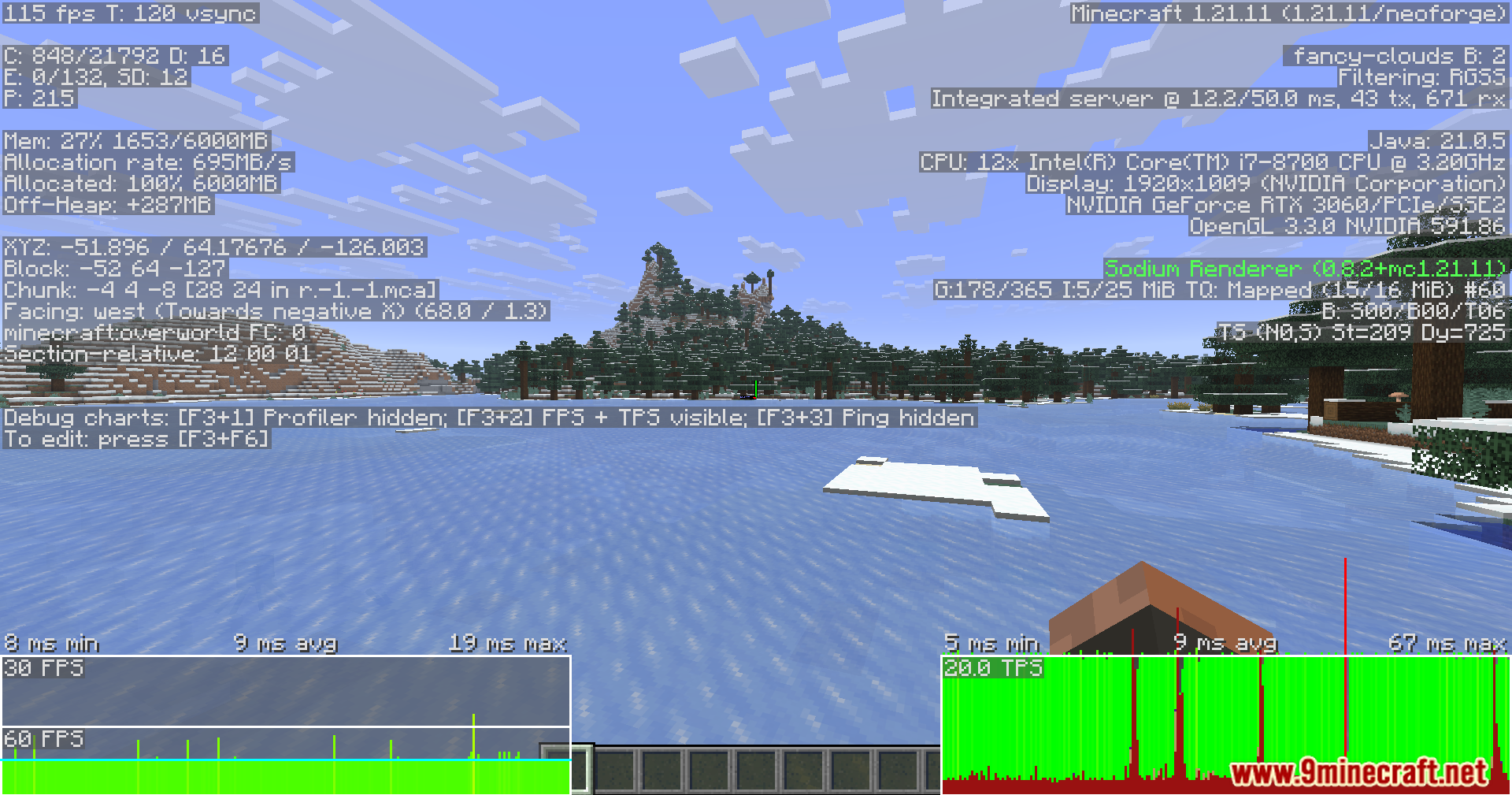
Task: Click the XYZ coordinates readout
Action: point(213,247)
